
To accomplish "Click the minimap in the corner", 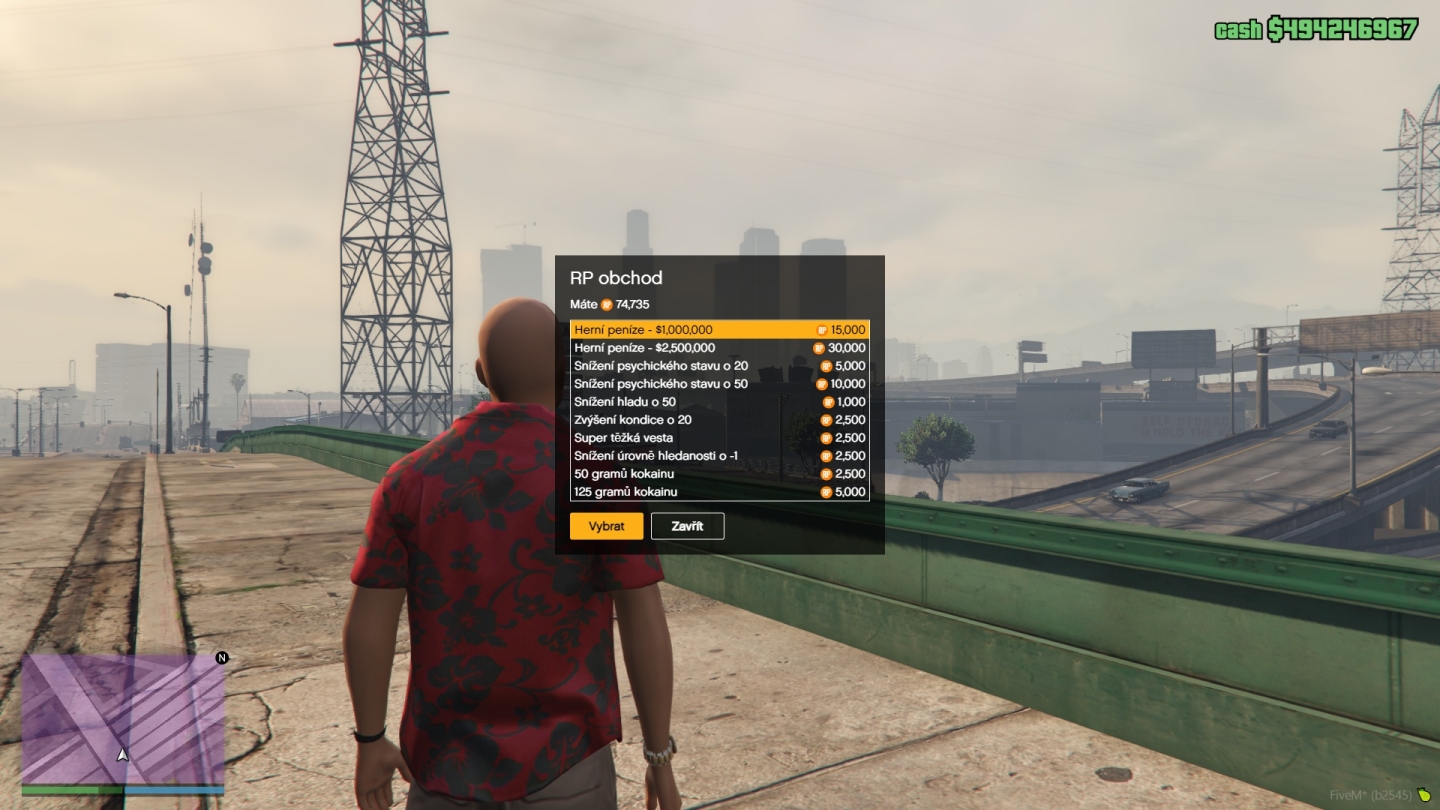I will [x=123, y=719].
